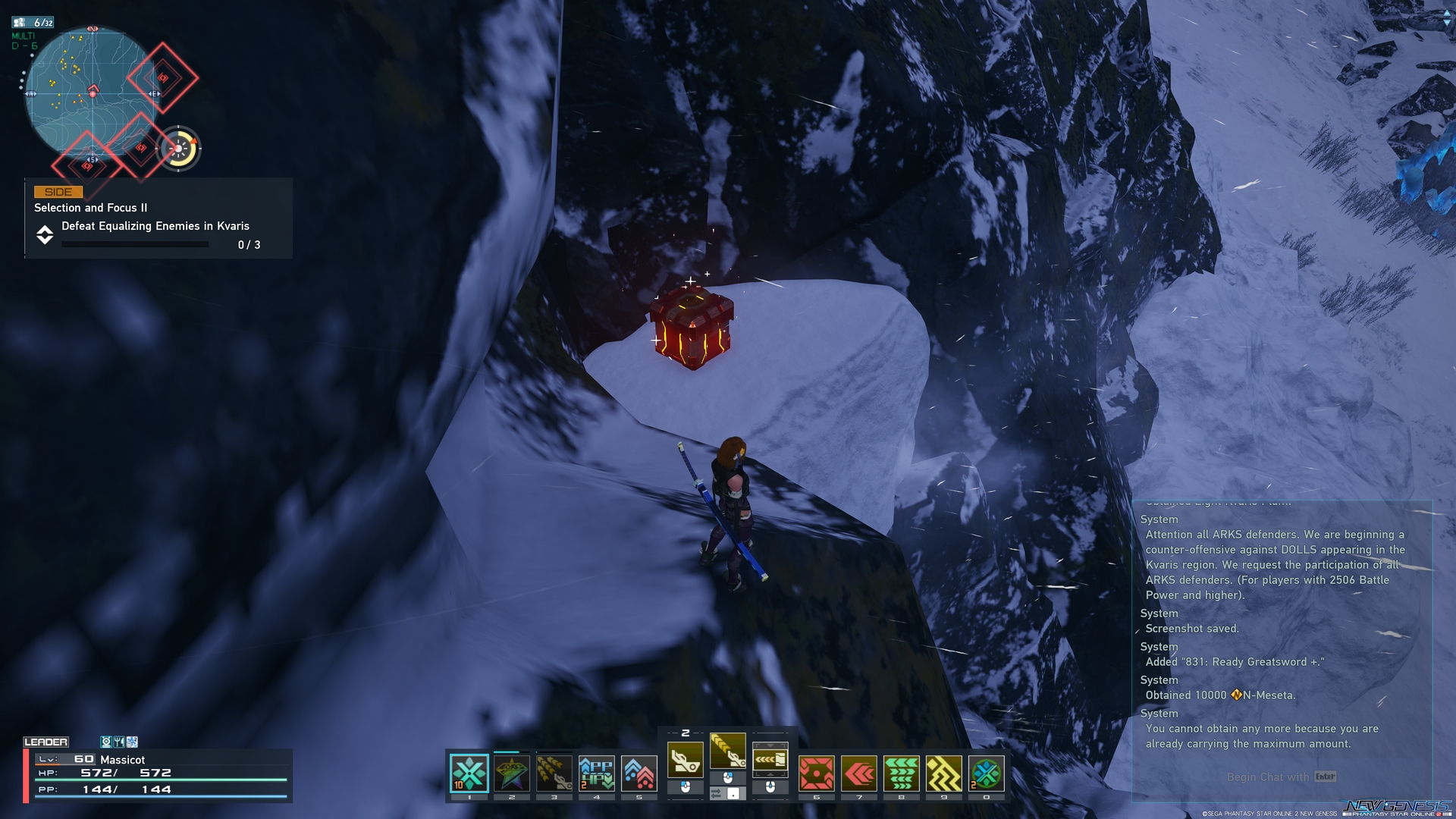Click the LEADER tag on the party frame
Screen dimensions: 1456x819
pyautogui.click(x=47, y=742)
